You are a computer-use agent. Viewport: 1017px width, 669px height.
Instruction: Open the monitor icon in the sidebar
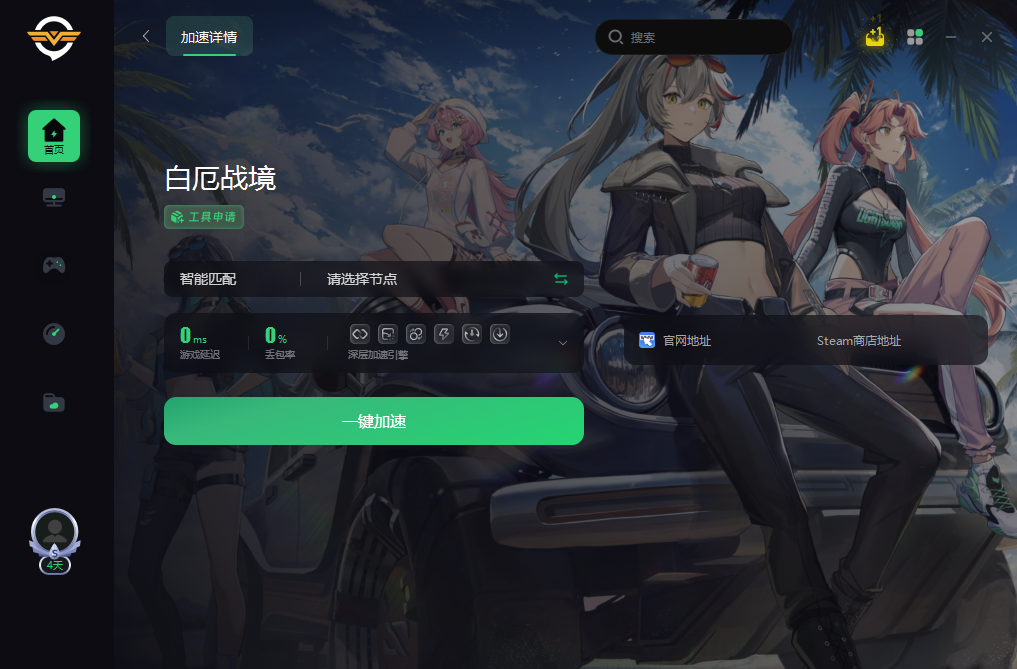point(54,197)
